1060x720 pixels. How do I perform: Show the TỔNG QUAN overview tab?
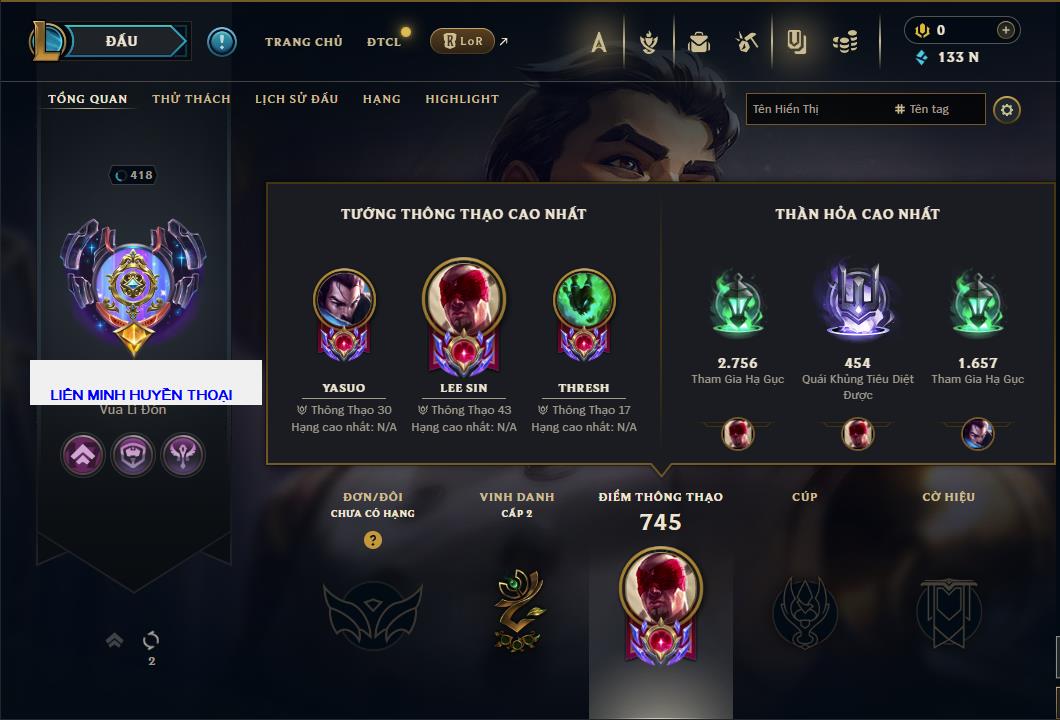coord(88,99)
